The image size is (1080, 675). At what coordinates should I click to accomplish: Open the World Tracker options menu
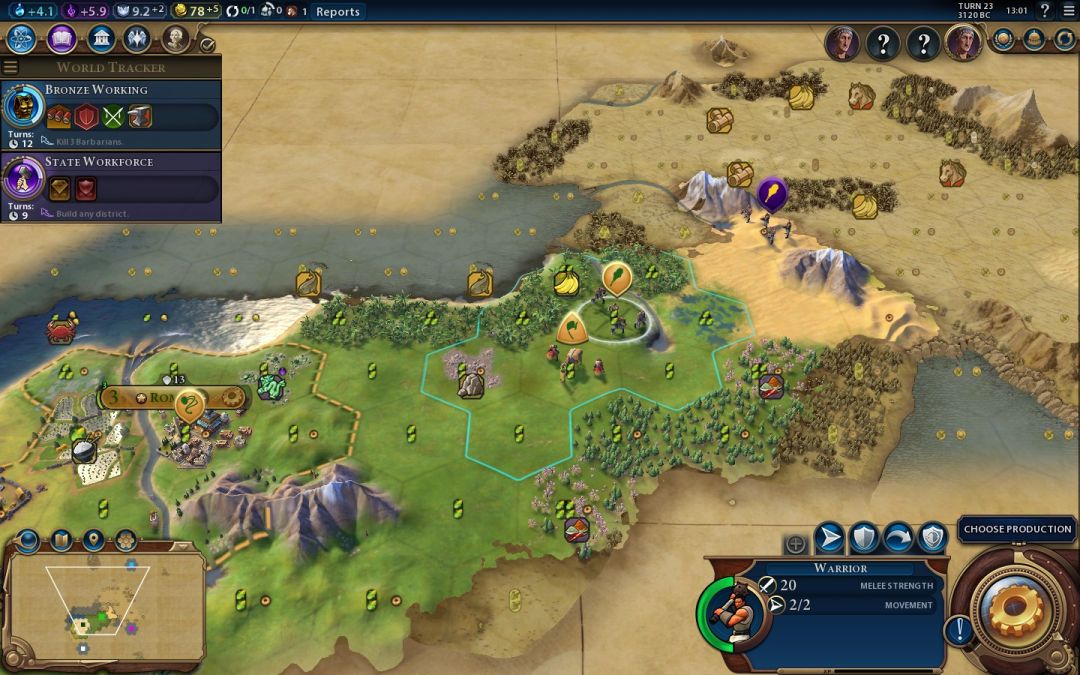pyautogui.click(x=11, y=68)
